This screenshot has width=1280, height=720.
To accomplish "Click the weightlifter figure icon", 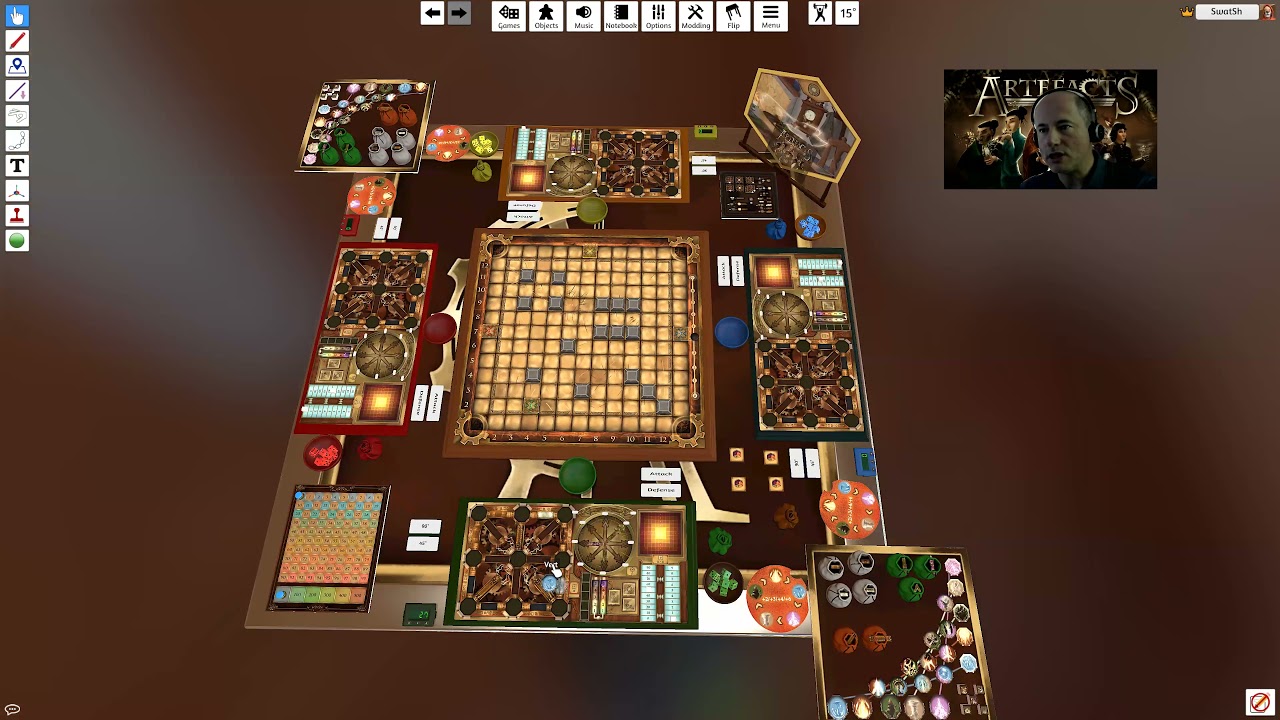I will click(x=820, y=13).
